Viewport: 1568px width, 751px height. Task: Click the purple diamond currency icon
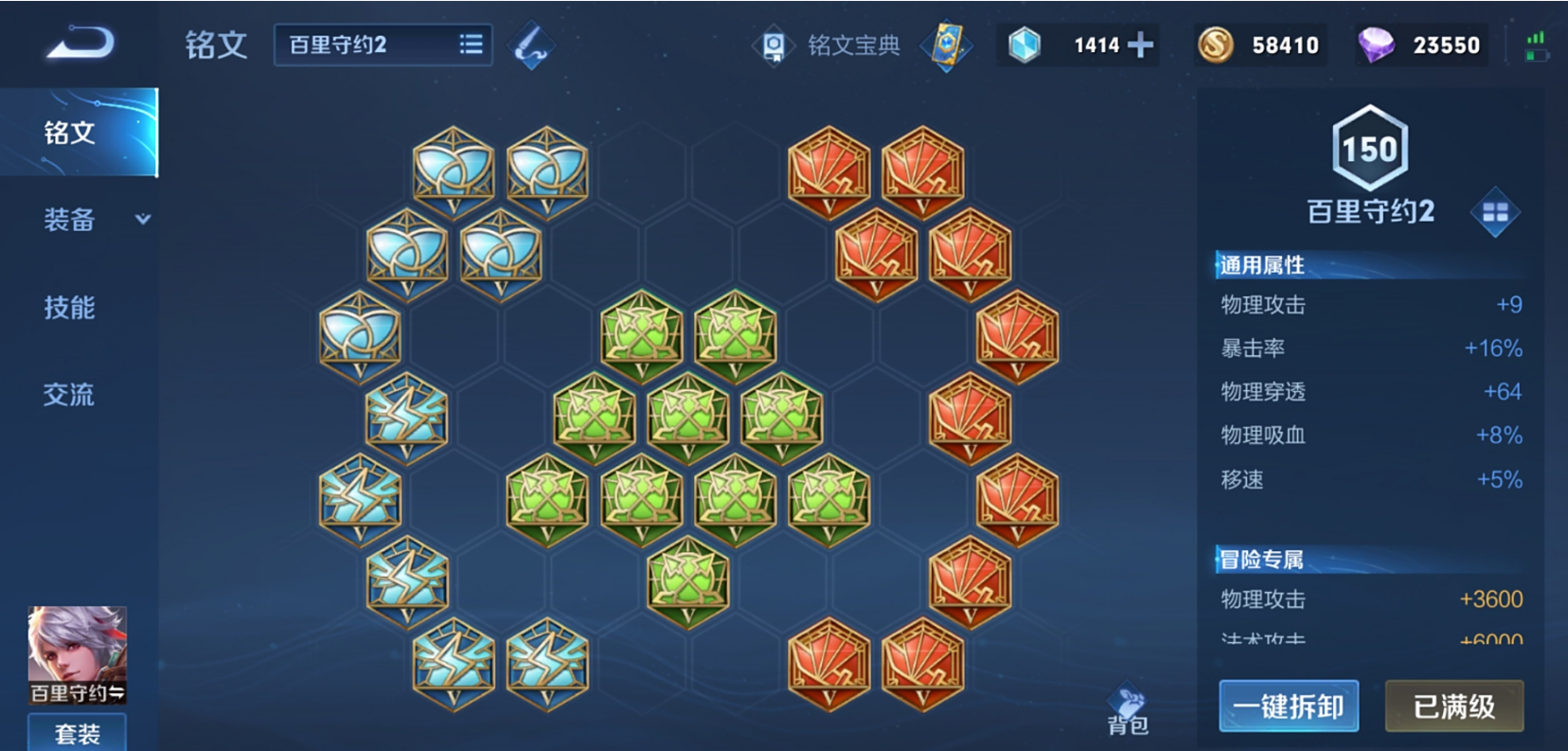[1376, 45]
